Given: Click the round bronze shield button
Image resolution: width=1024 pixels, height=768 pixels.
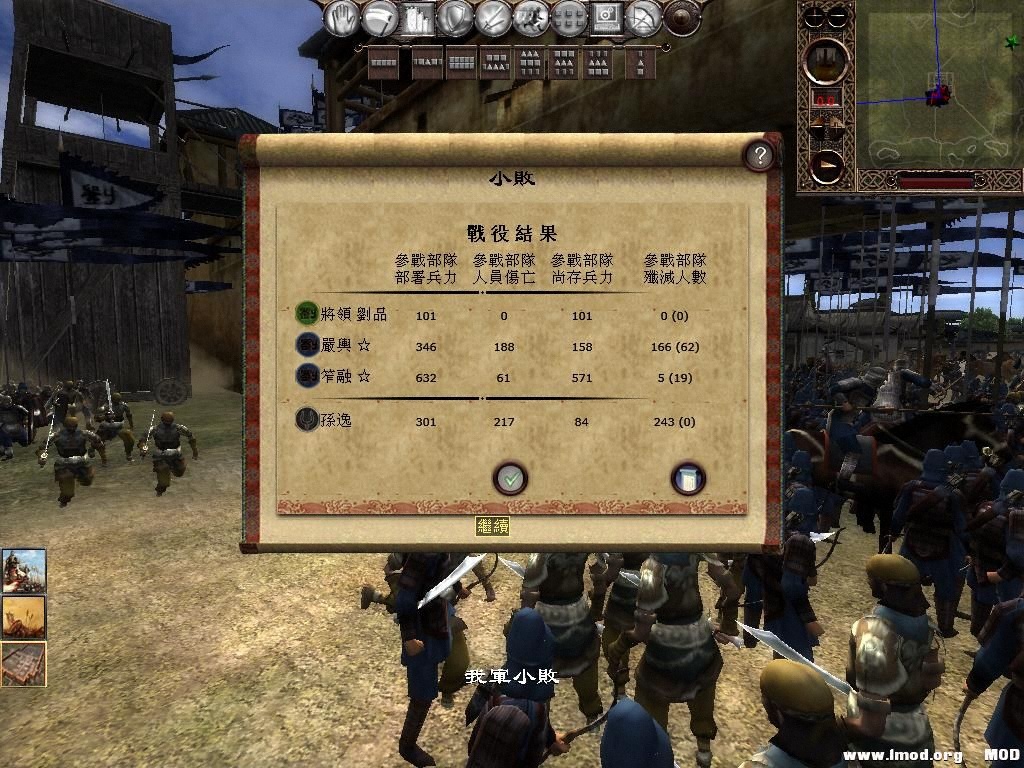Looking at the screenshot, I should pyautogui.click(x=682, y=17).
